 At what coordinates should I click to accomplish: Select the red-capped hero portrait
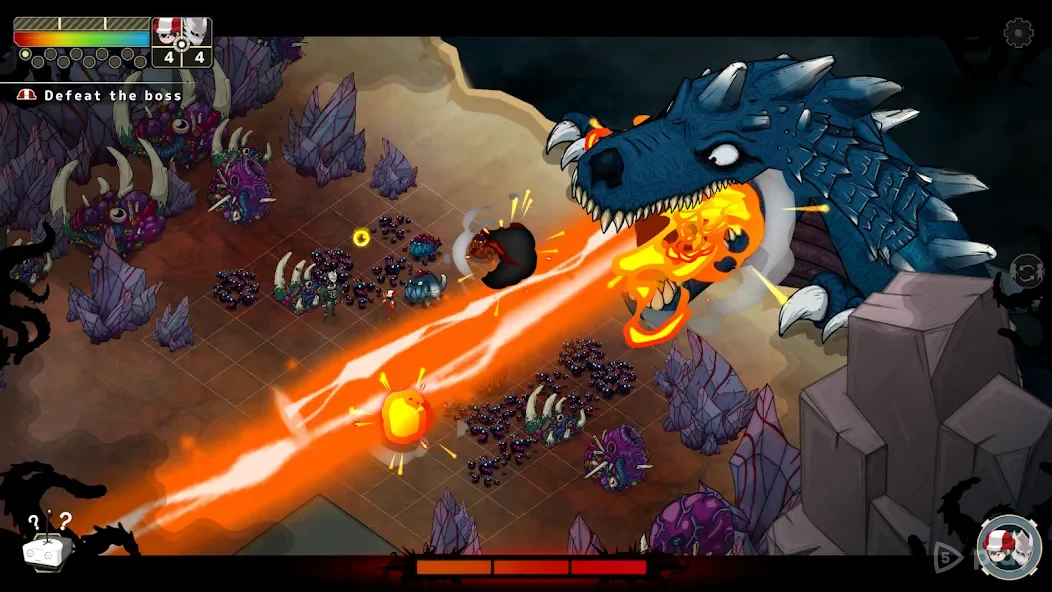click(x=166, y=31)
